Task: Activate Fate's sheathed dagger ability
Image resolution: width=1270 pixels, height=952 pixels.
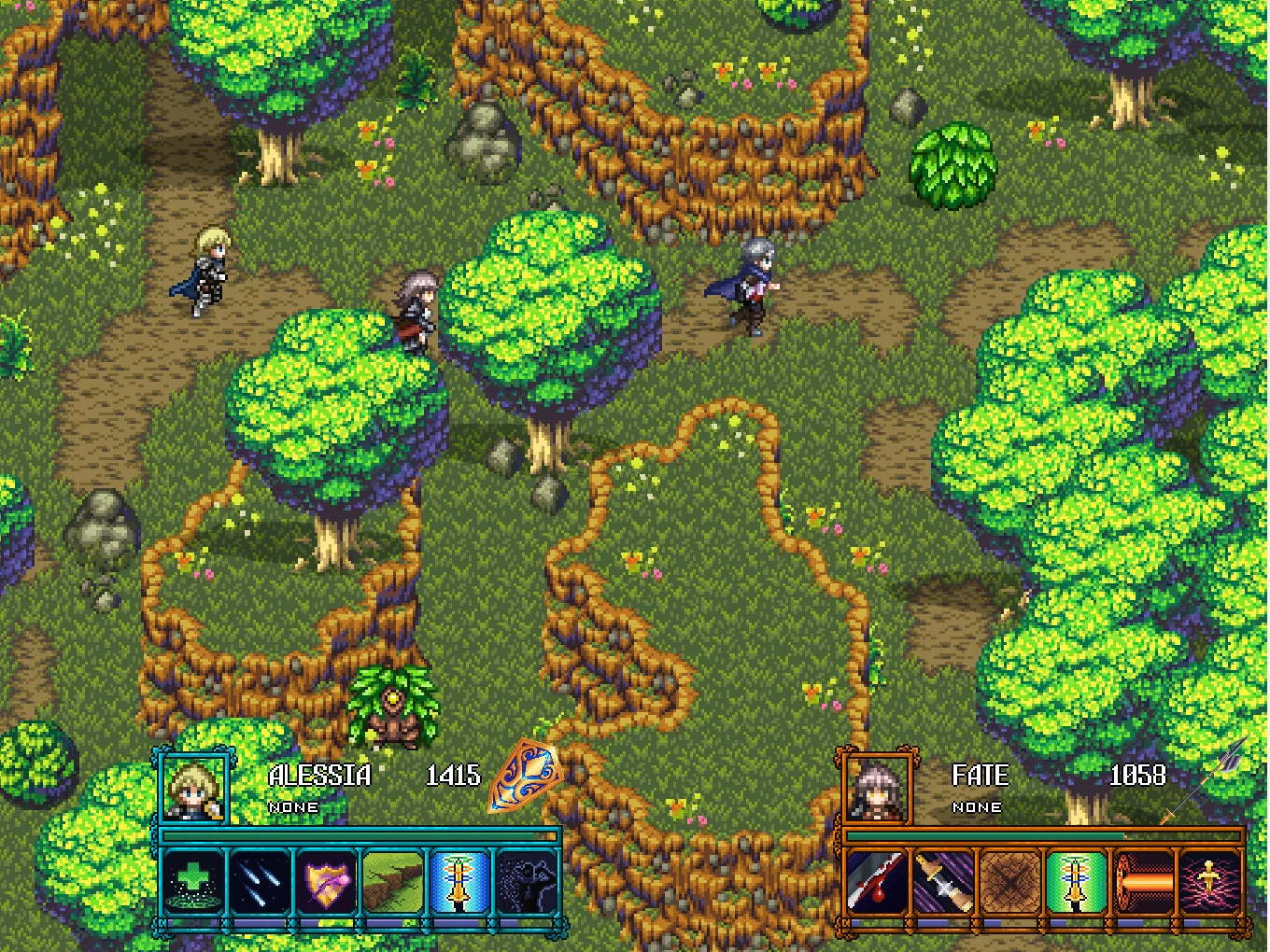Action: click(x=943, y=881)
